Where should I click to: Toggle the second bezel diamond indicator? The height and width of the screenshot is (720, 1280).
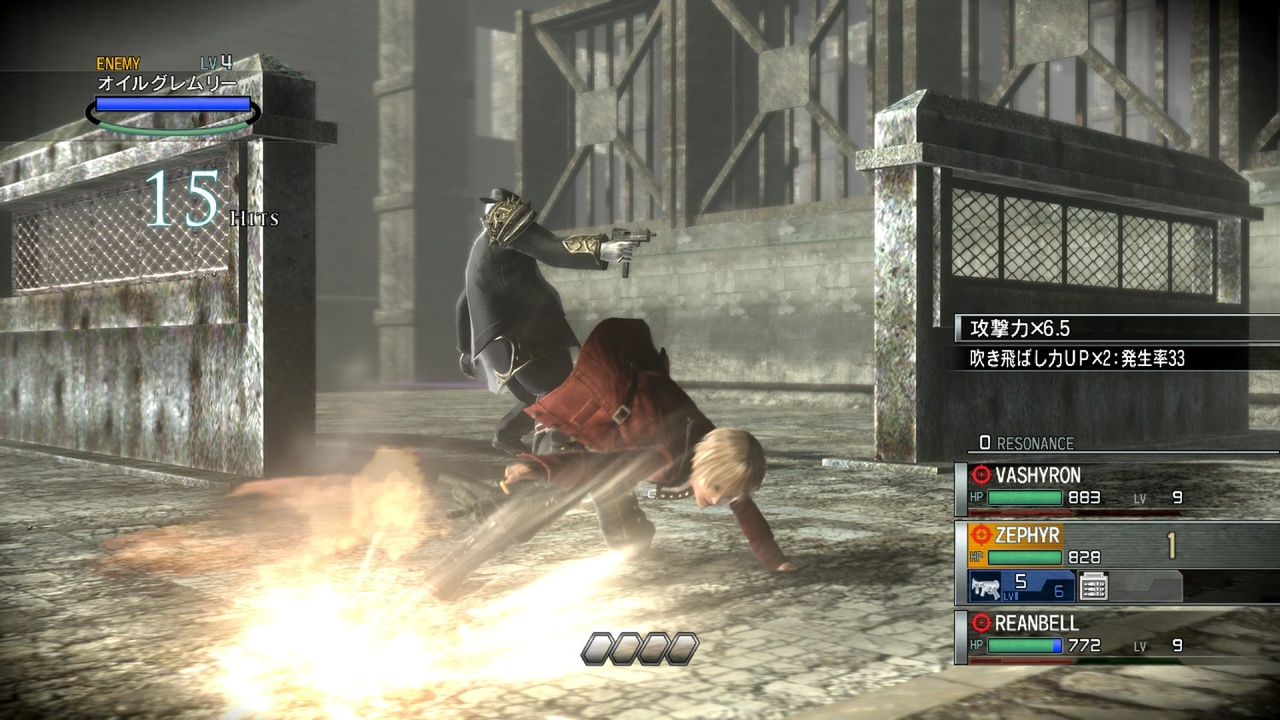coord(625,648)
